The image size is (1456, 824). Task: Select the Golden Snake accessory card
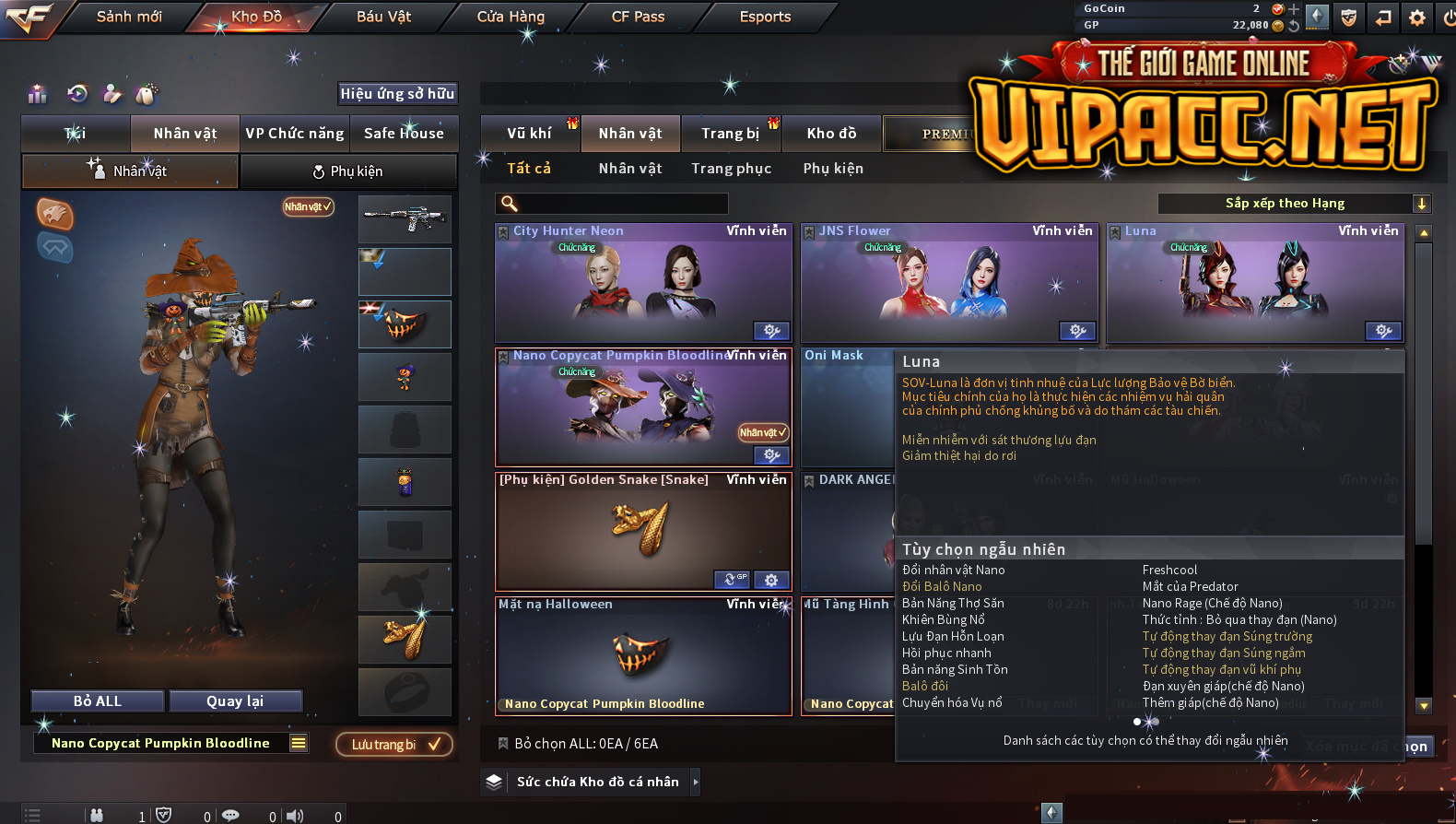[643, 531]
